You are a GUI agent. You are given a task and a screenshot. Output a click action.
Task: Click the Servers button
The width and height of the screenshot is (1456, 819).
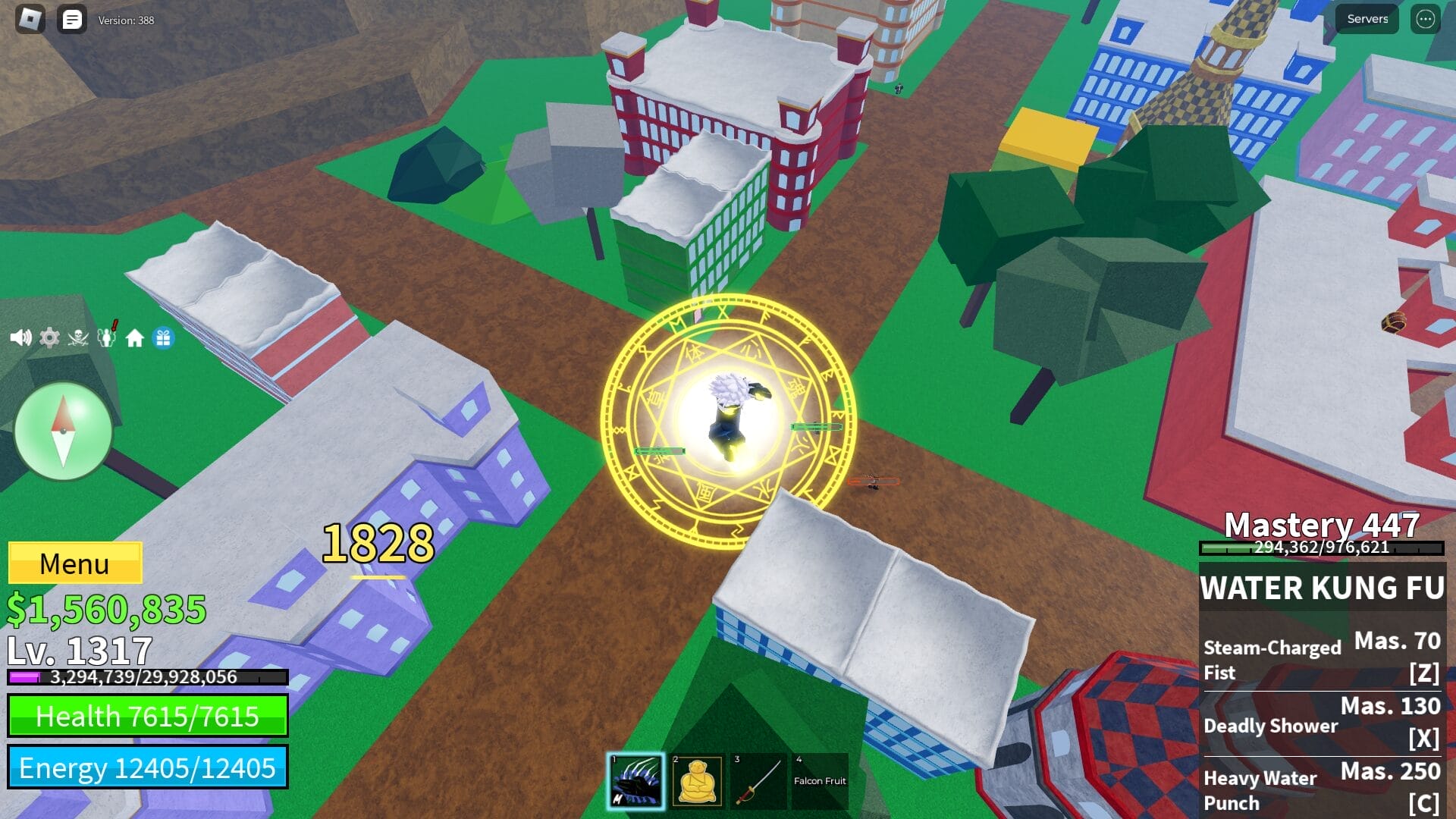tap(1366, 18)
